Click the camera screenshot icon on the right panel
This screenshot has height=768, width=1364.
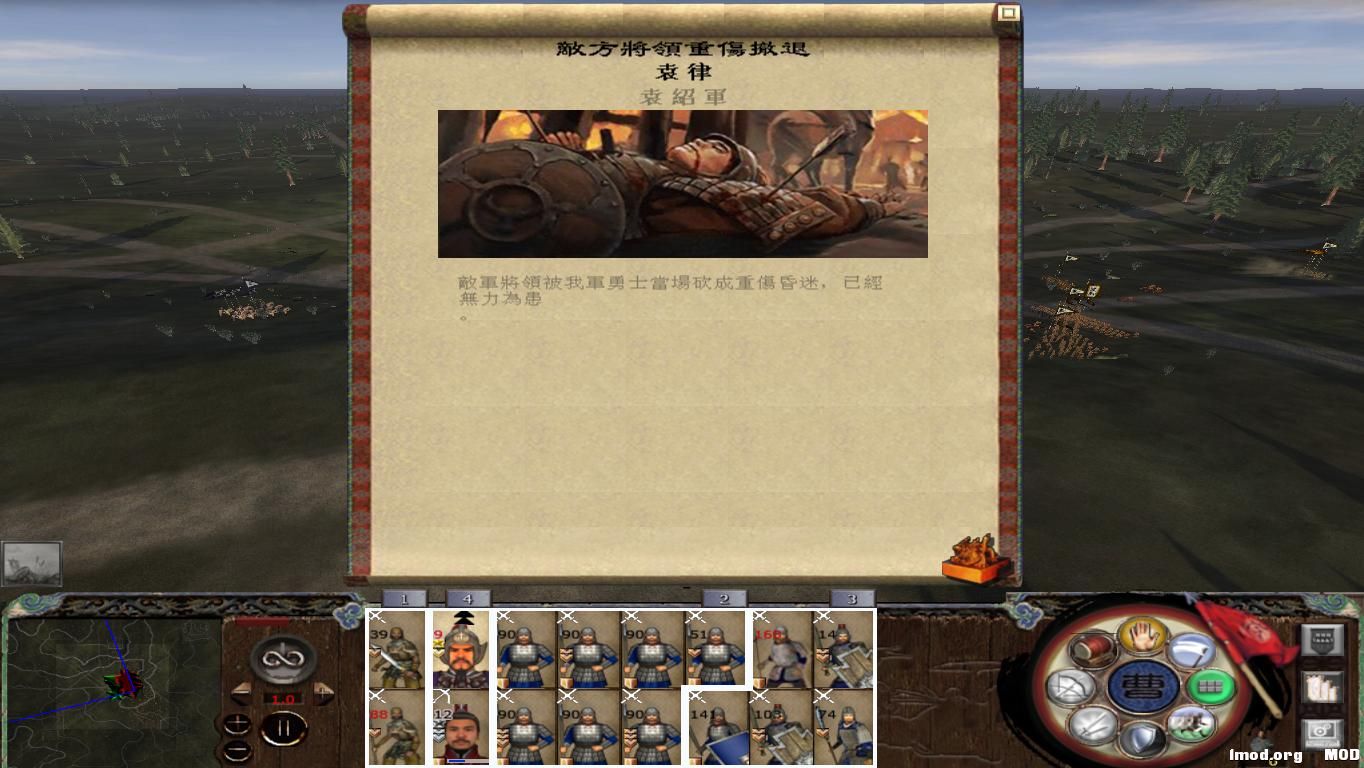pos(1322,731)
